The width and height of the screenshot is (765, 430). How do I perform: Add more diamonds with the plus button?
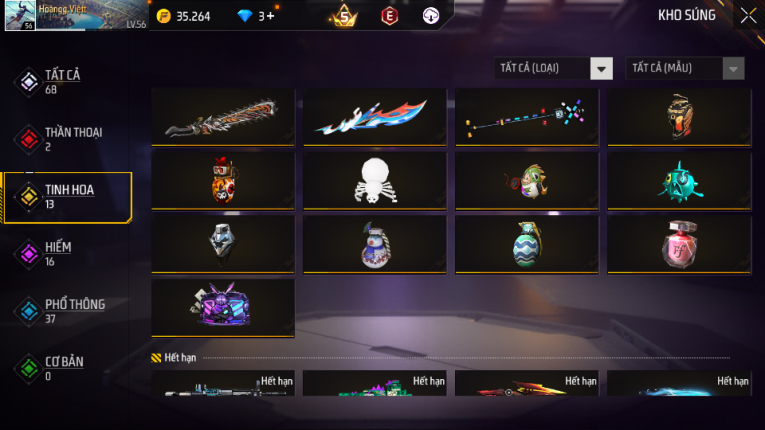tap(270, 16)
